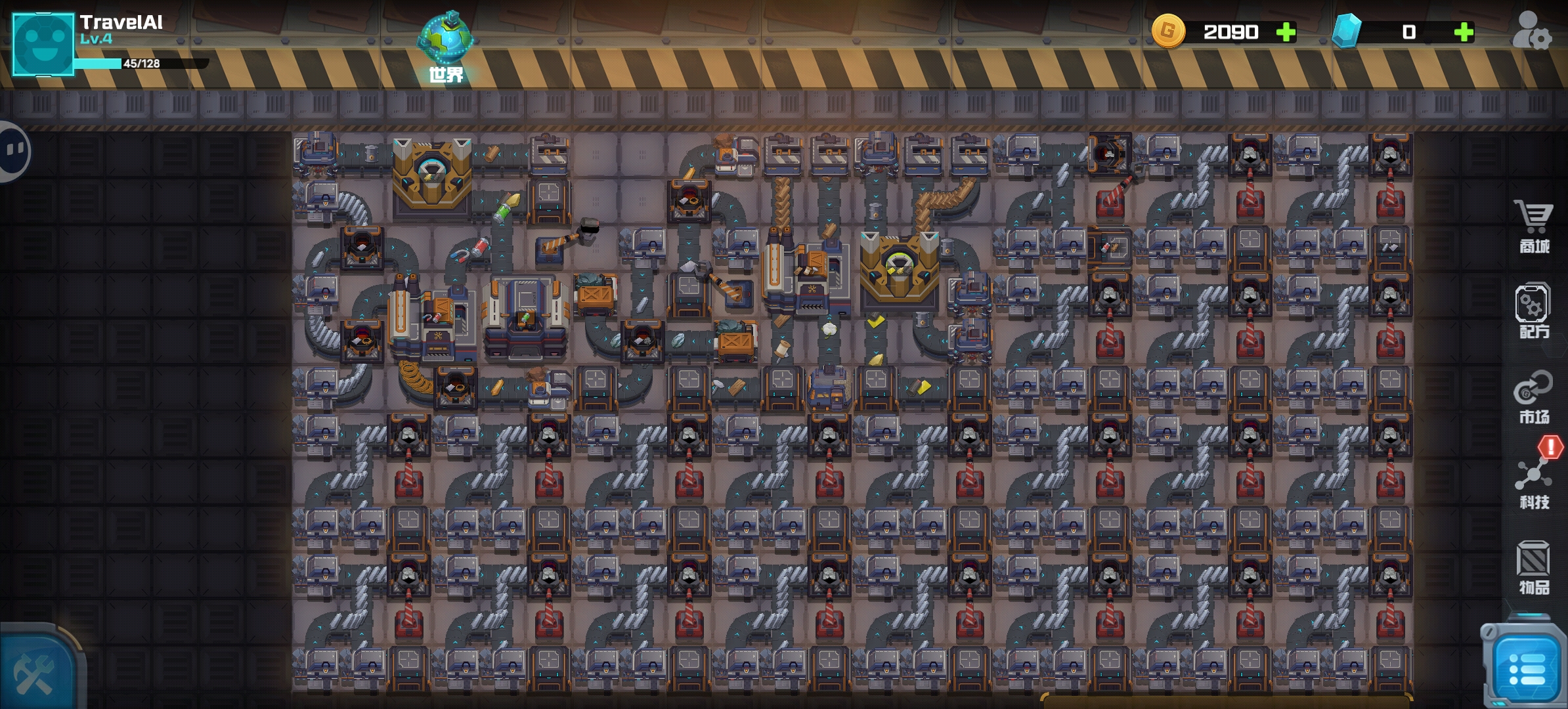Add more gold coins with the plus button

[x=1286, y=32]
